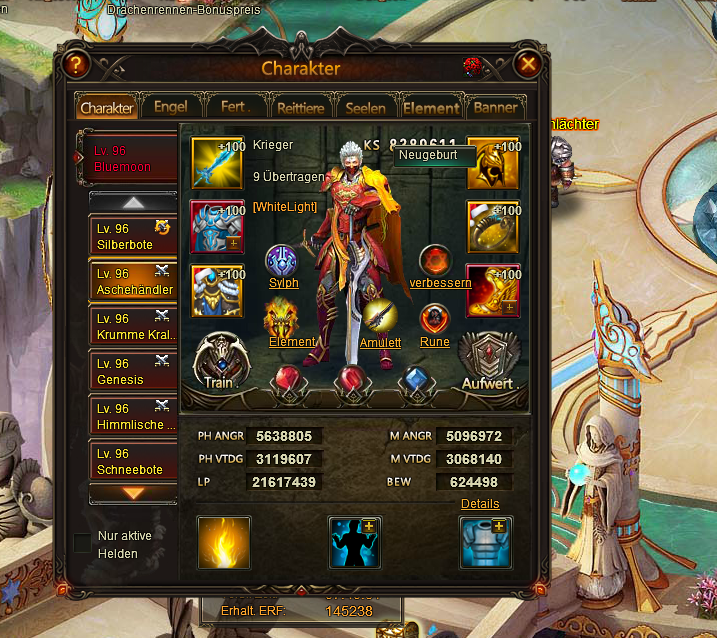Select the blue sword weapon slot

(x=217, y=162)
